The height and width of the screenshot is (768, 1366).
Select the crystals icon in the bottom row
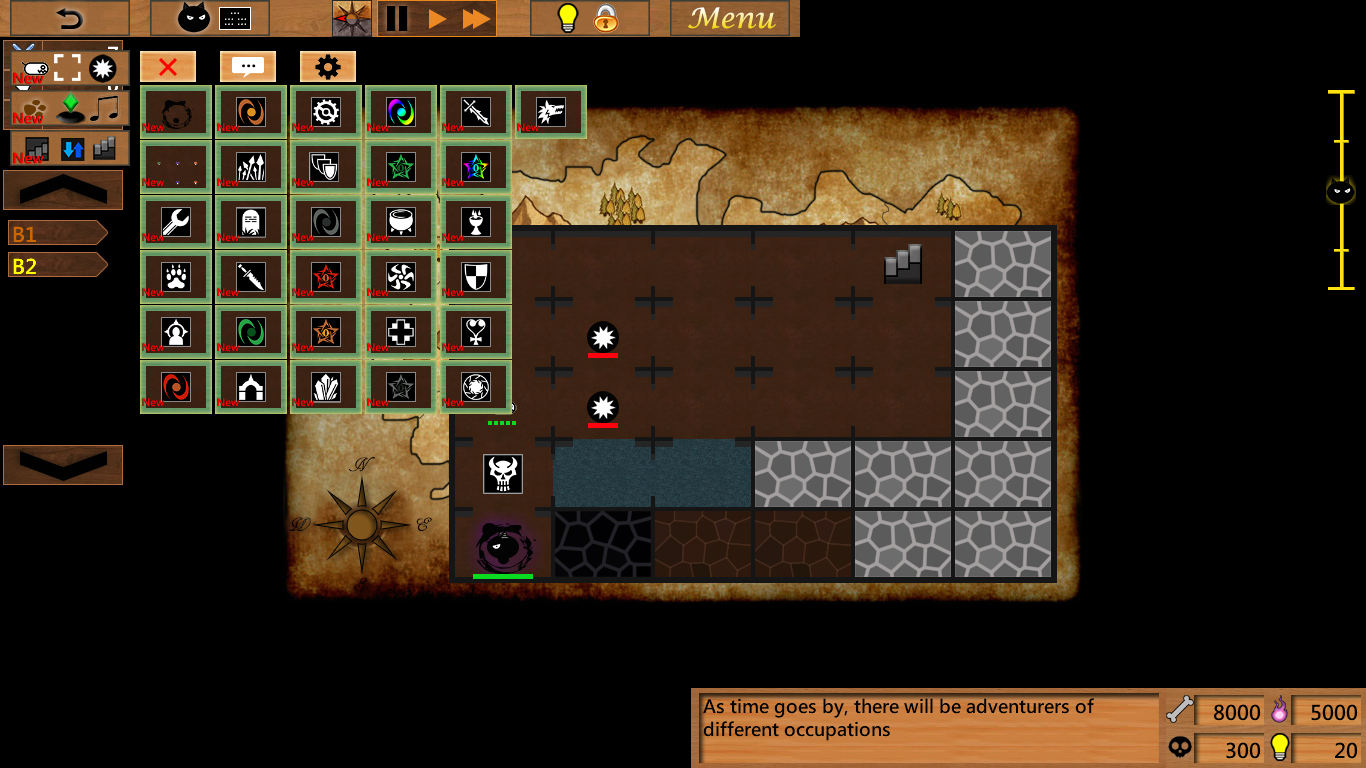coord(327,387)
